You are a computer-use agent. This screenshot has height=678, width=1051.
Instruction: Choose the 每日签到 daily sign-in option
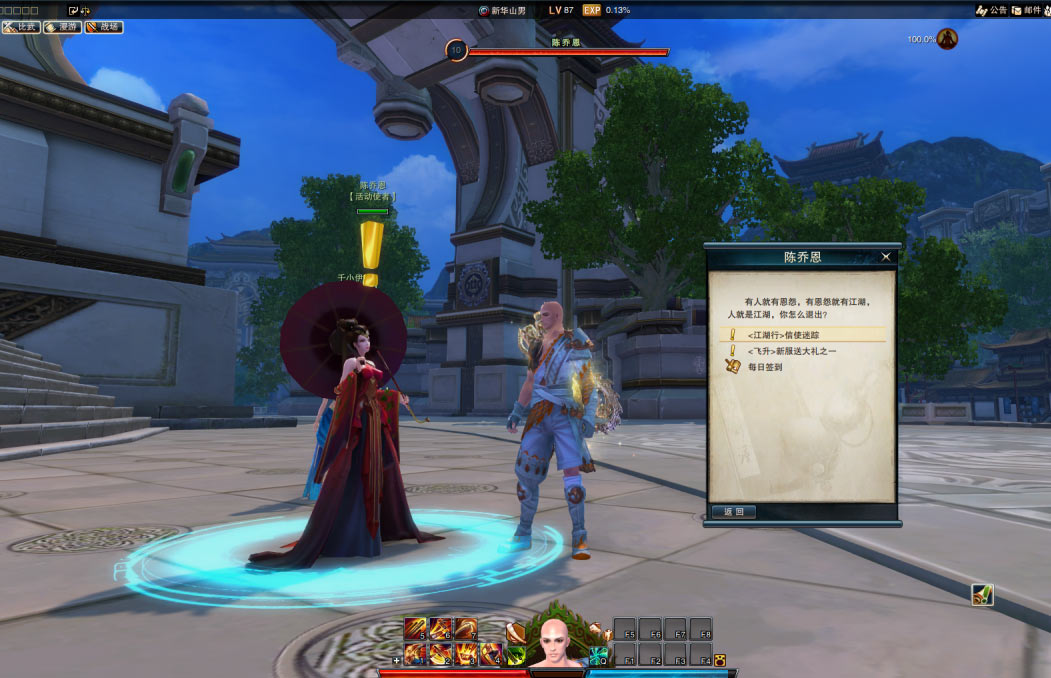click(765, 367)
